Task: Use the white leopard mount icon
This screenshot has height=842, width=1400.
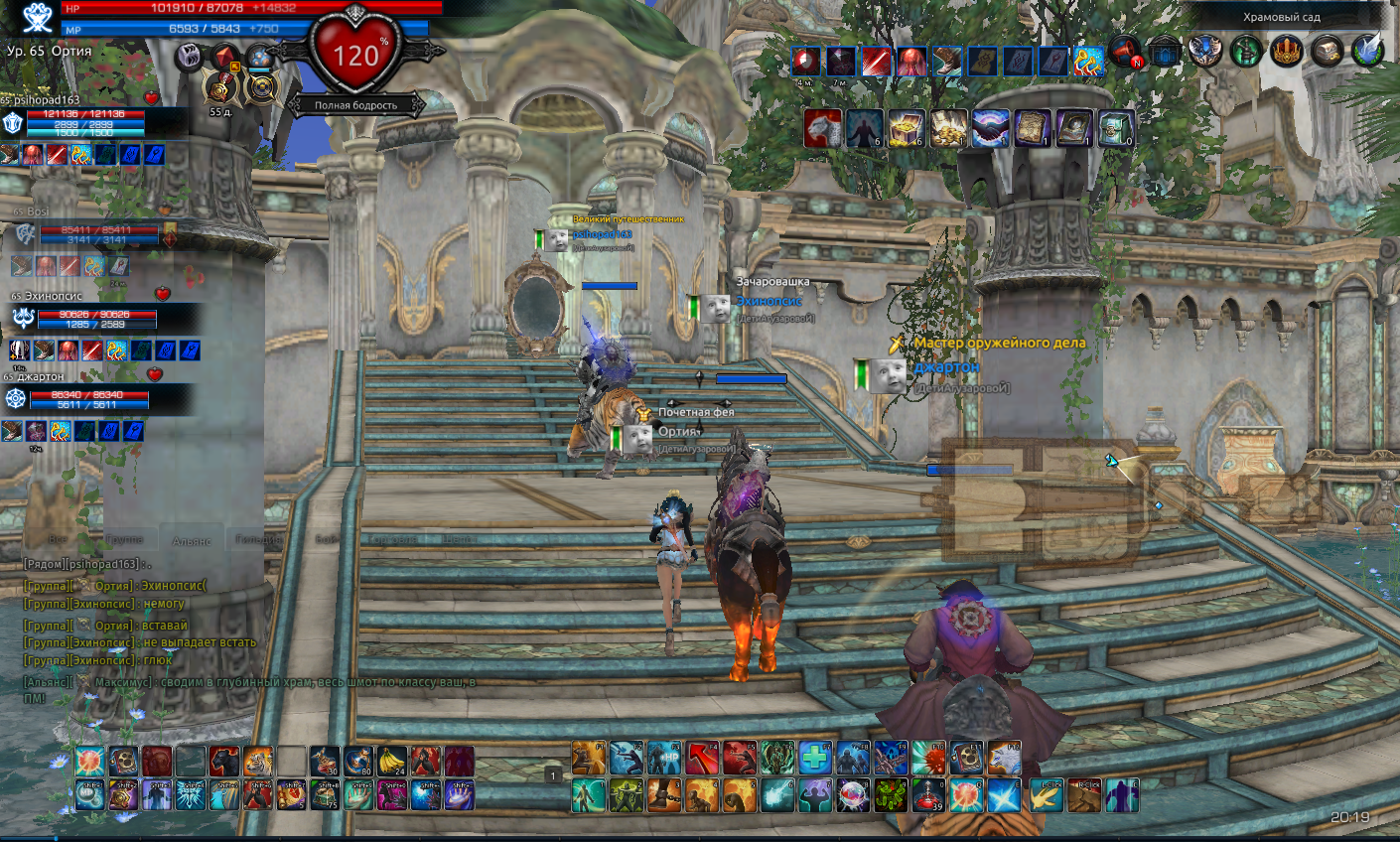Action: (x=823, y=129)
